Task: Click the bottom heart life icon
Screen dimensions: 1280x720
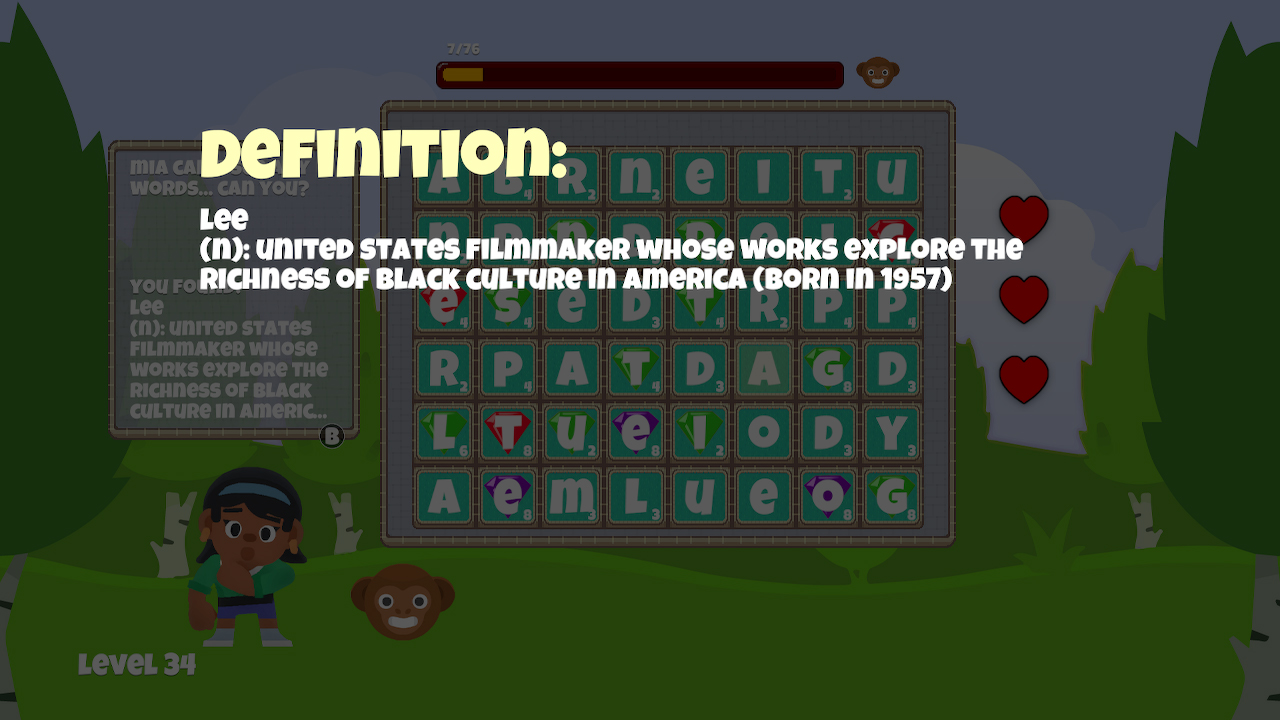Action: (1024, 377)
